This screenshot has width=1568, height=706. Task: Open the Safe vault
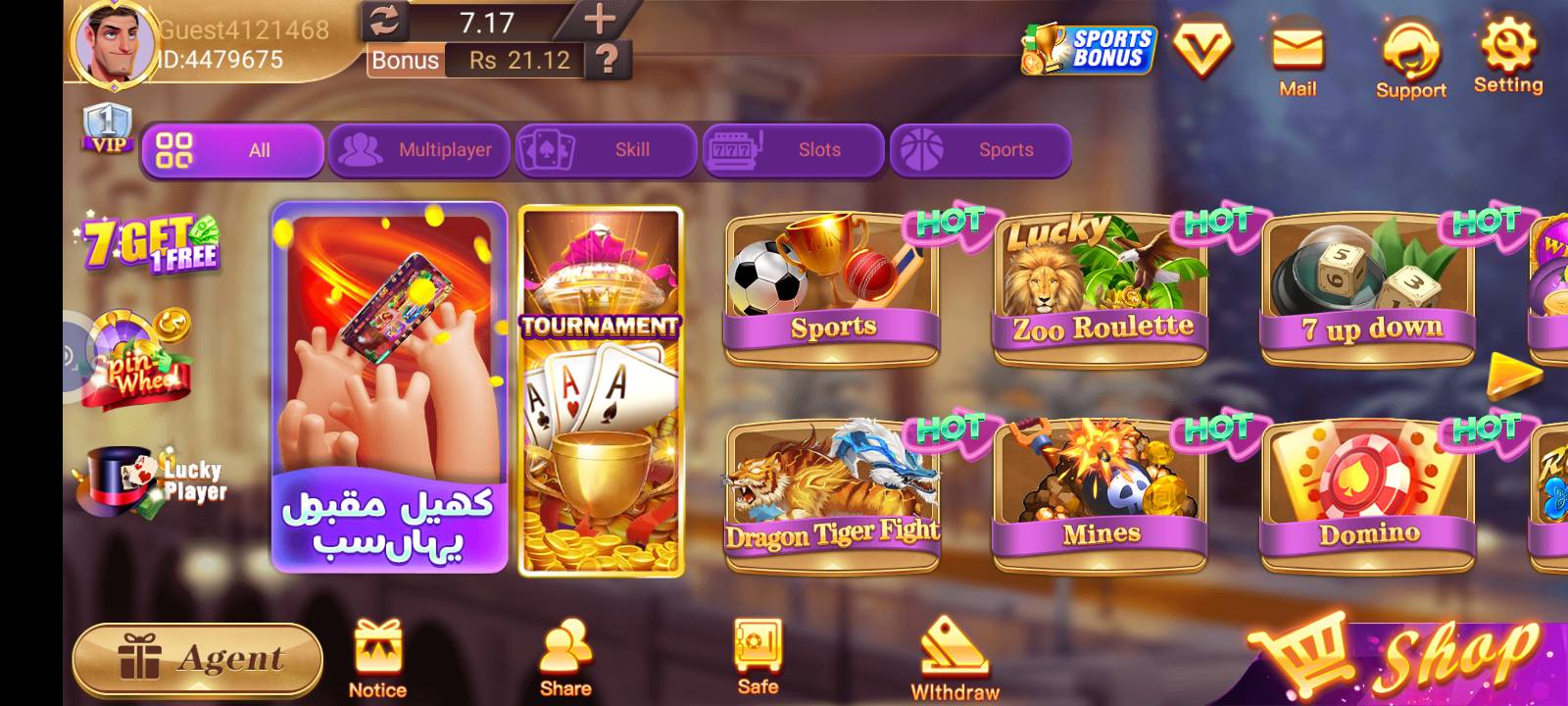pos(755,647)
